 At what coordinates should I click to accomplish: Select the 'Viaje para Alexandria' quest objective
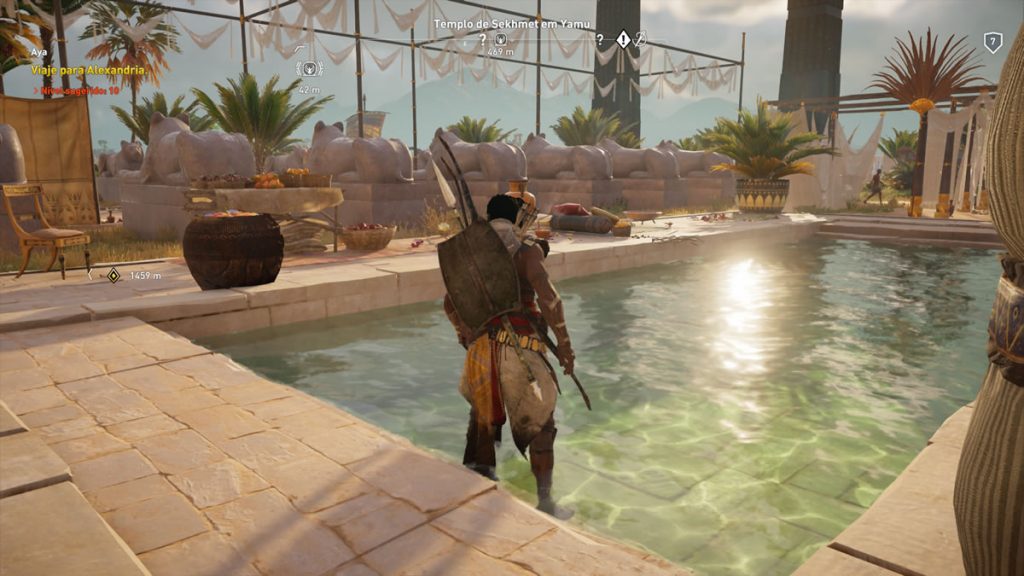[x=76, y=70]
